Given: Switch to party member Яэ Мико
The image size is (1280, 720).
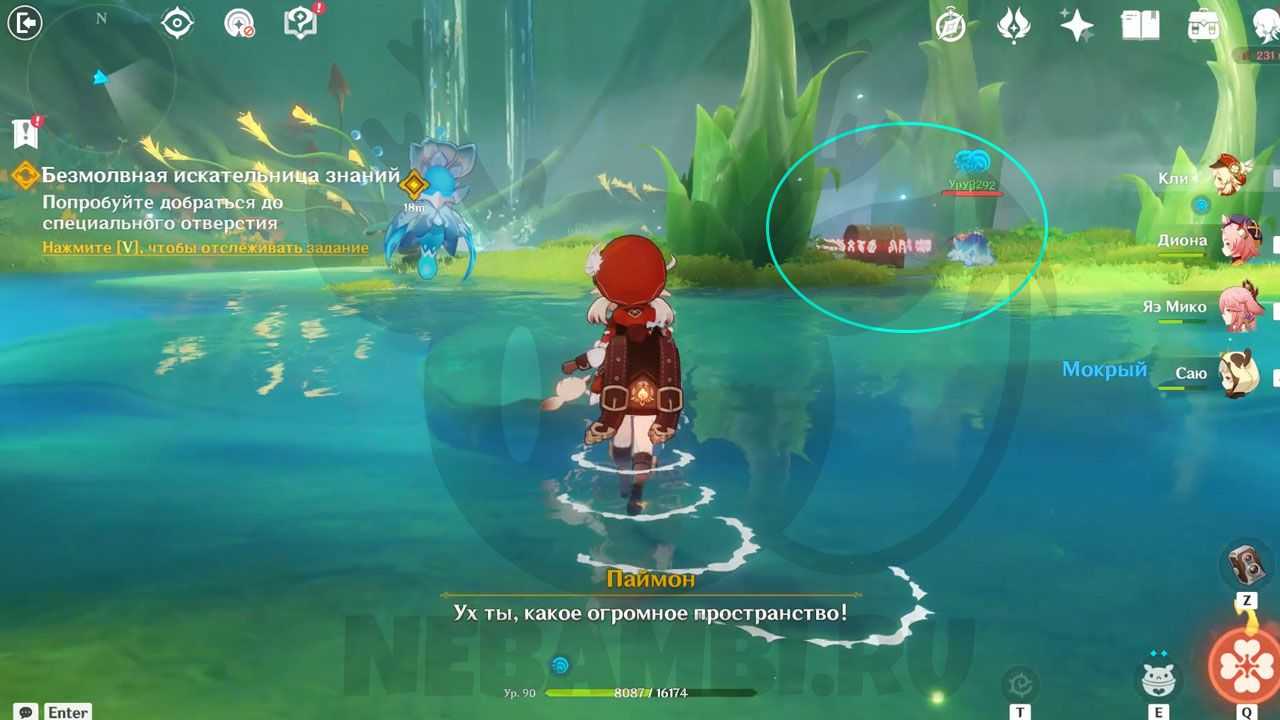Looking at the screenshot, I should tap(1238, 307).
